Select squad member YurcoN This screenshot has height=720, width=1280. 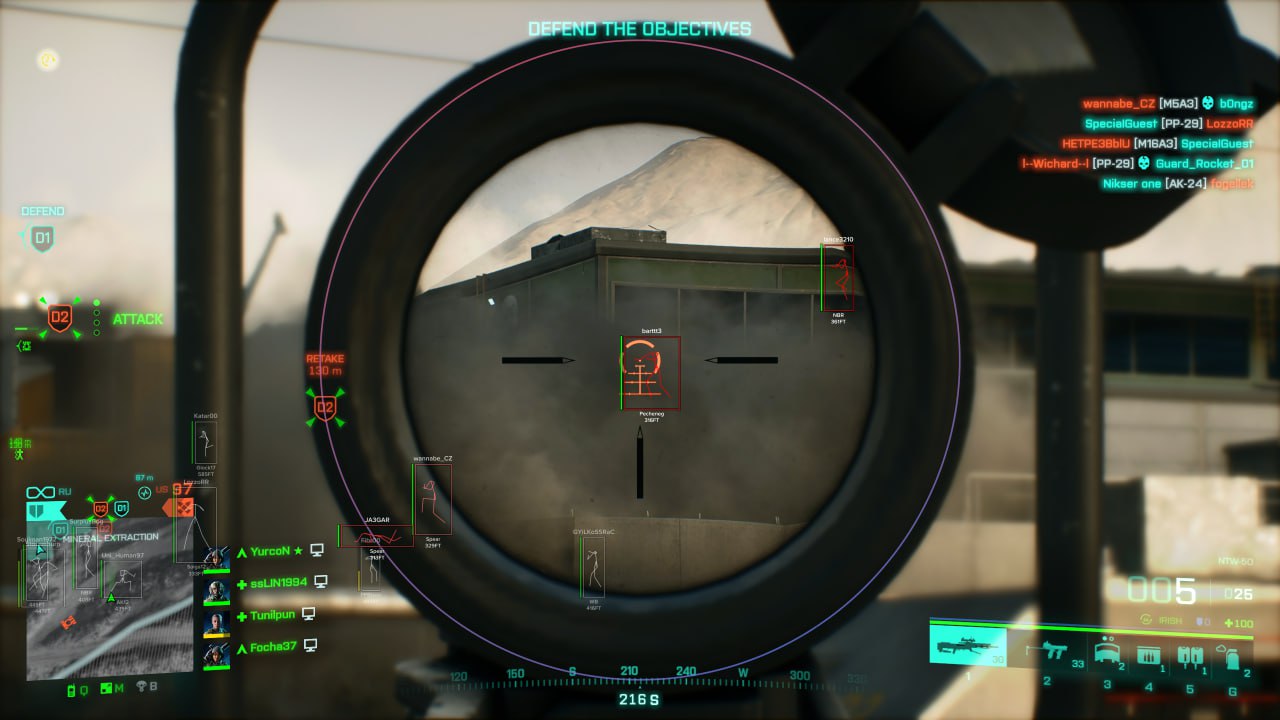click(x=269, y=551)
